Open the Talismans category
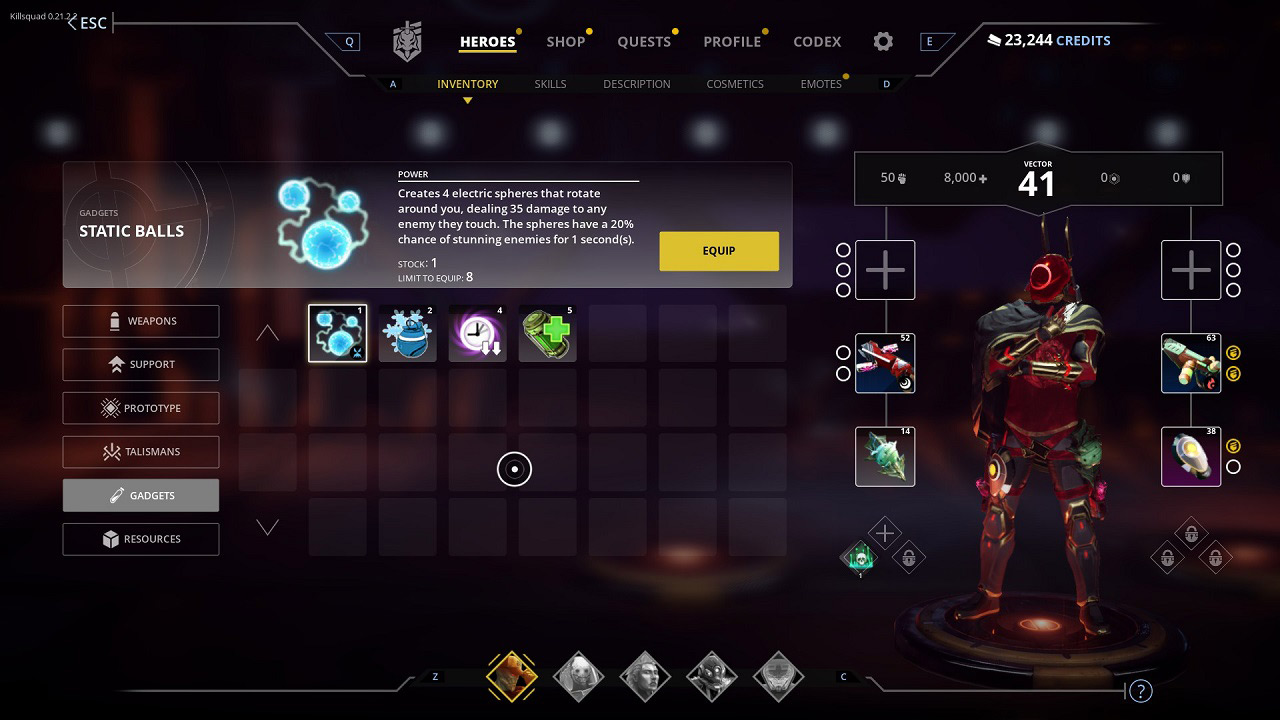Screen dimensions: 1280x720 140,451
